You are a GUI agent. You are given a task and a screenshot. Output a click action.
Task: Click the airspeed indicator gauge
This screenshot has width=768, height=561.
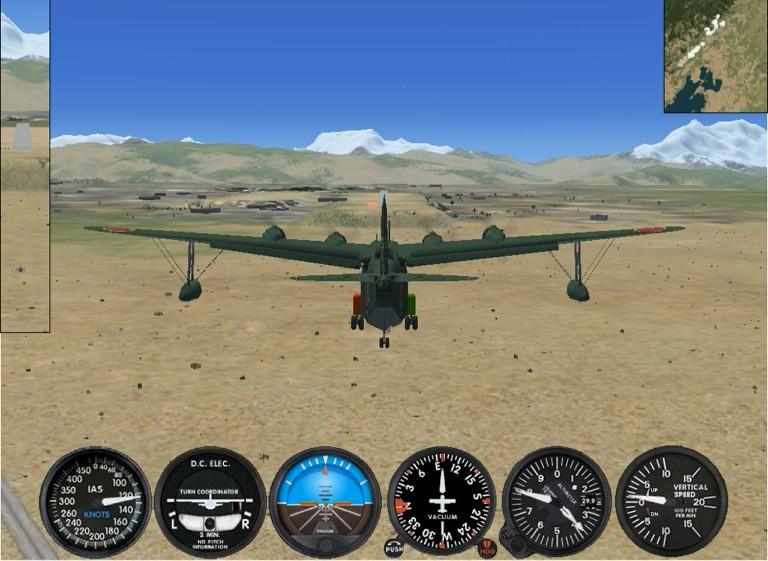click(x=96, y=501)
